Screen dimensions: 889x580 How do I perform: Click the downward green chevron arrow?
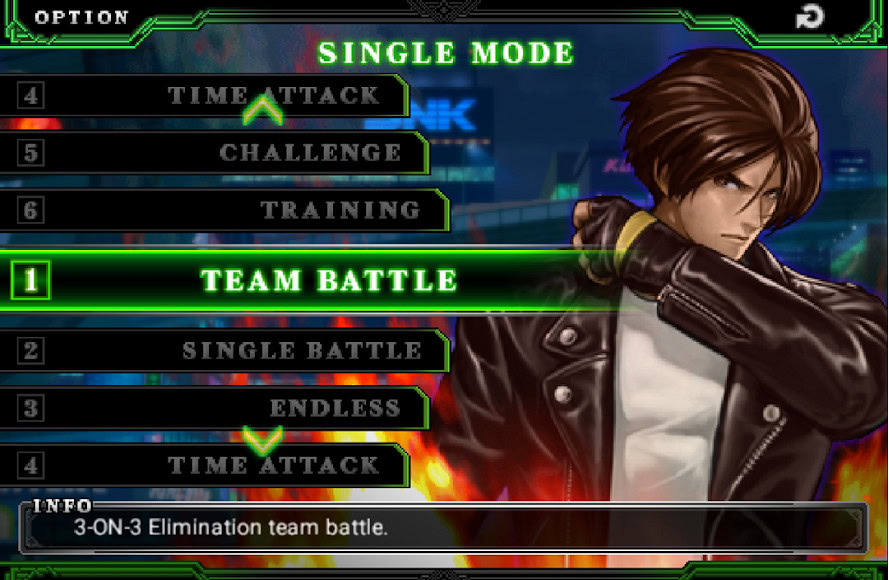pos(263,438)
